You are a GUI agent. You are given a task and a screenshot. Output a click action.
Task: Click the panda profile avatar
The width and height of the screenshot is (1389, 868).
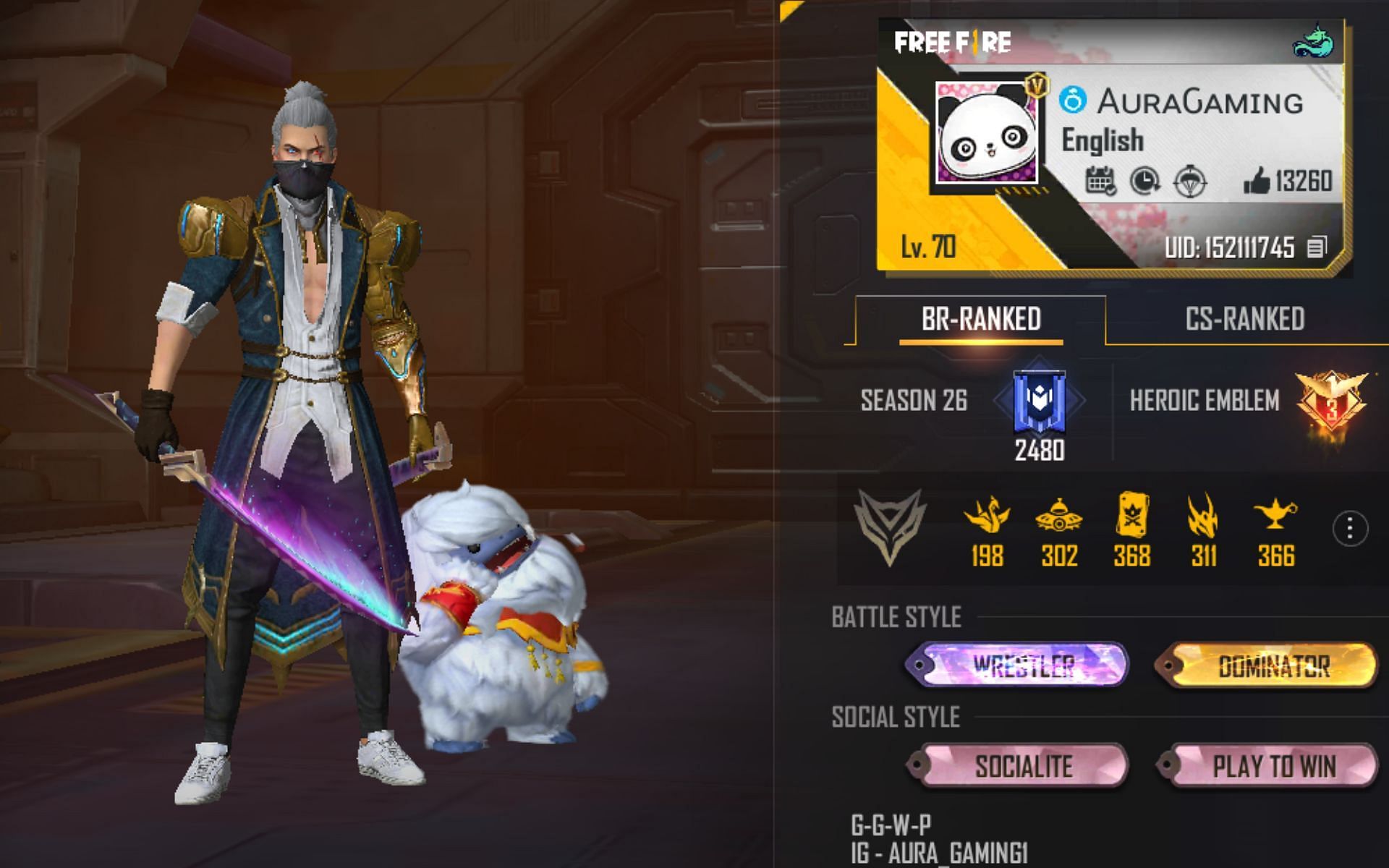click(988, 134)
